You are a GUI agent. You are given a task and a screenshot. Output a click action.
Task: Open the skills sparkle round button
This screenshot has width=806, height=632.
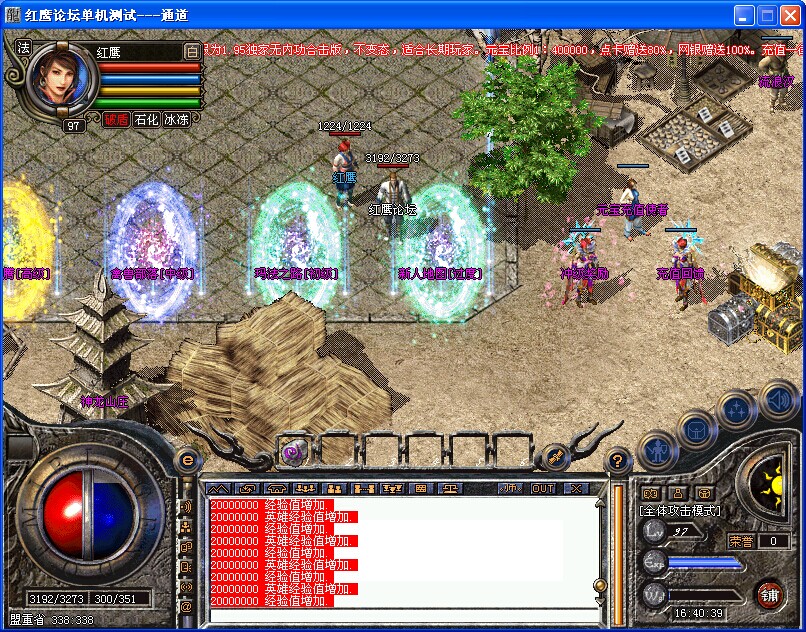point(737,408)
